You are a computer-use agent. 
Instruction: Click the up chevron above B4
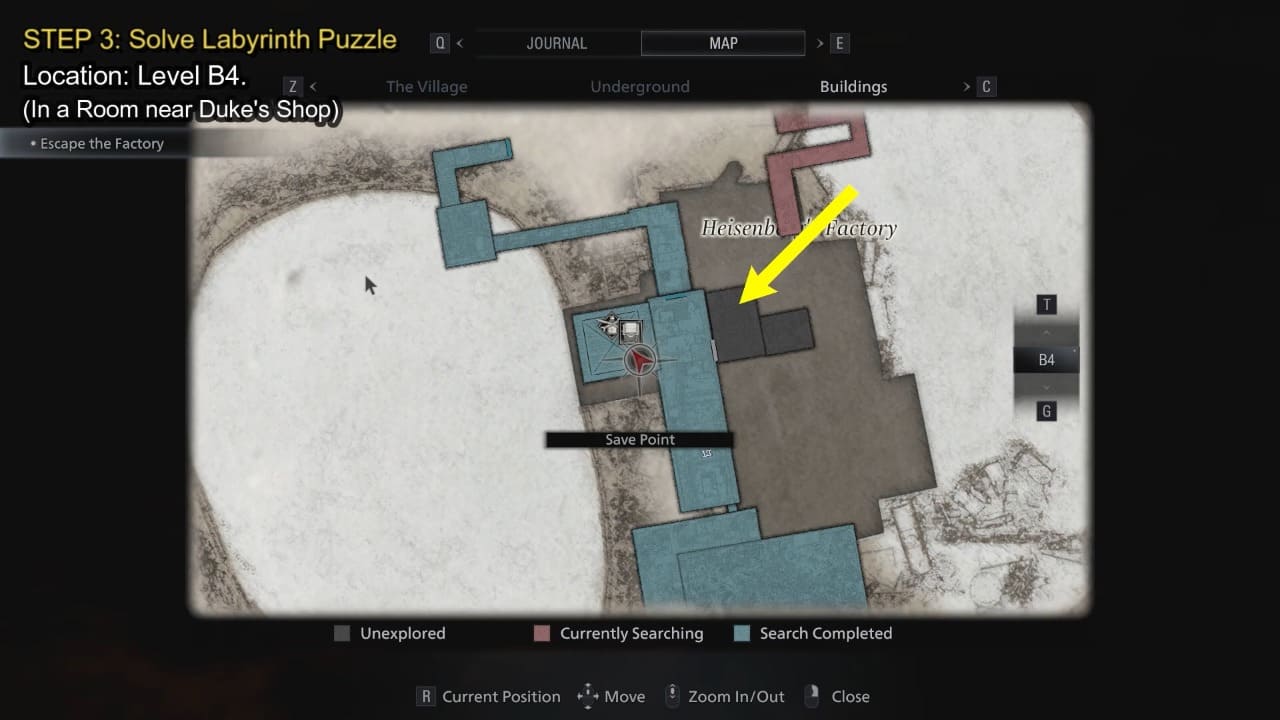coord(1046,331)
